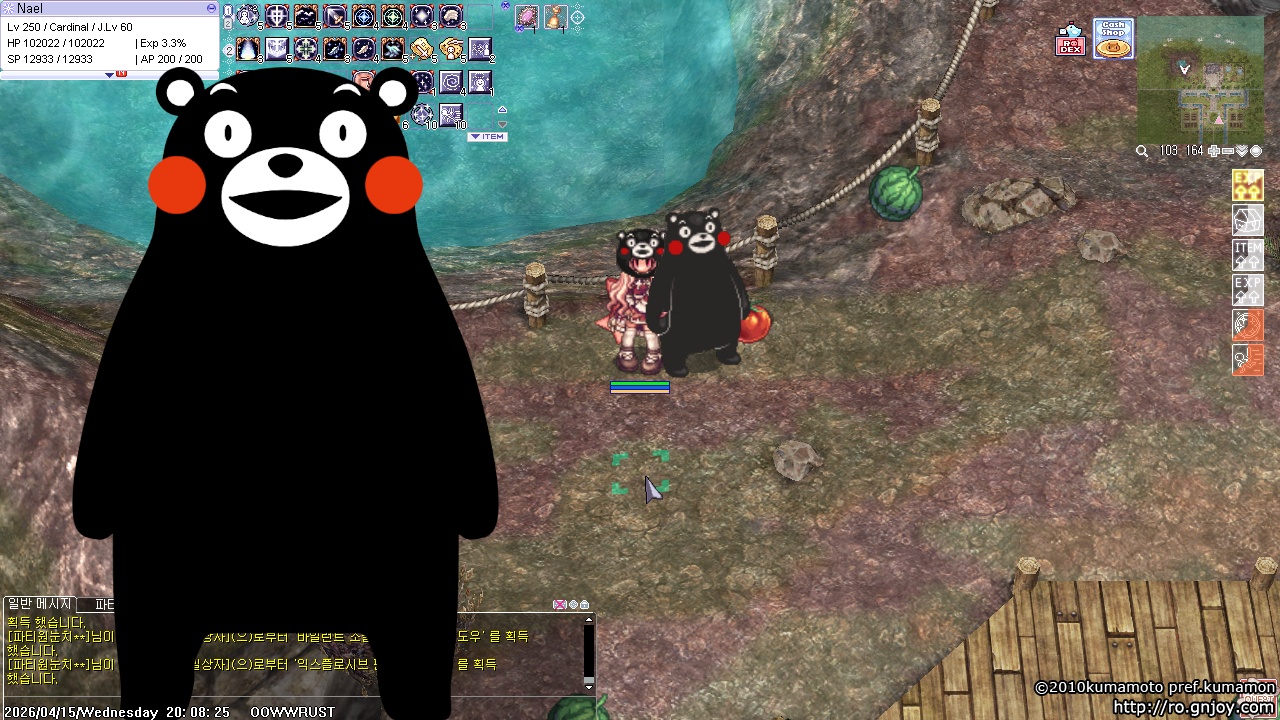Viewport: 1280px width, 720px height.
Task: Minimize the Nael status window
Action: click(x=211, y=8)
